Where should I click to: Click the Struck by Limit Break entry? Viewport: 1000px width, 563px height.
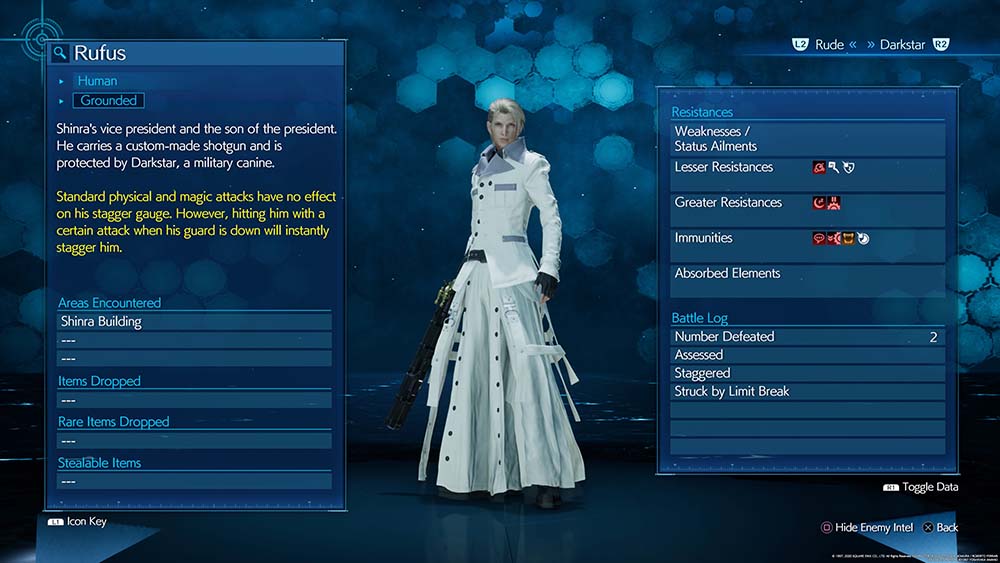[806, 391]
